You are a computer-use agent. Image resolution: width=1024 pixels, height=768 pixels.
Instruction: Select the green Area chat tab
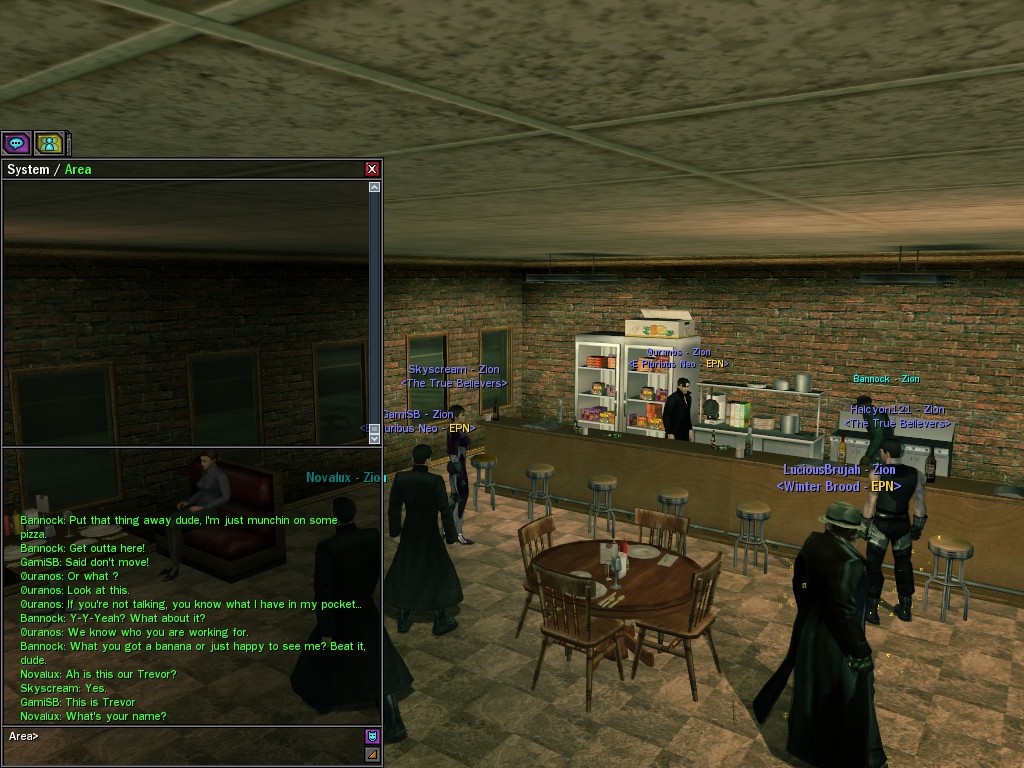click(x=78, y=170)
